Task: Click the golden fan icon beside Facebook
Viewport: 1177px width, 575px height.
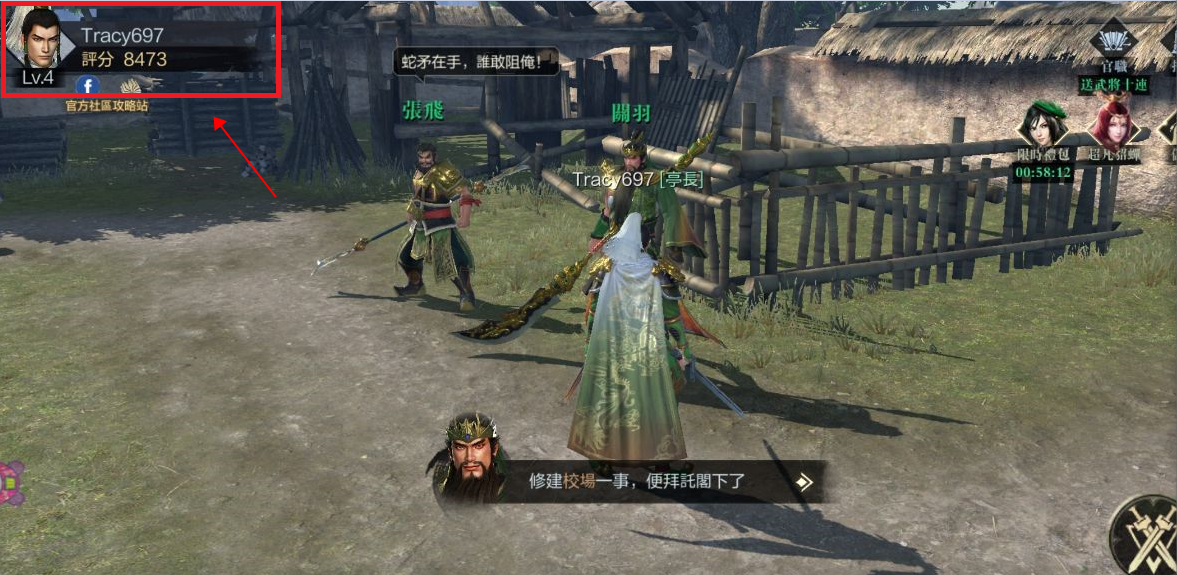Action: (131, 86)
